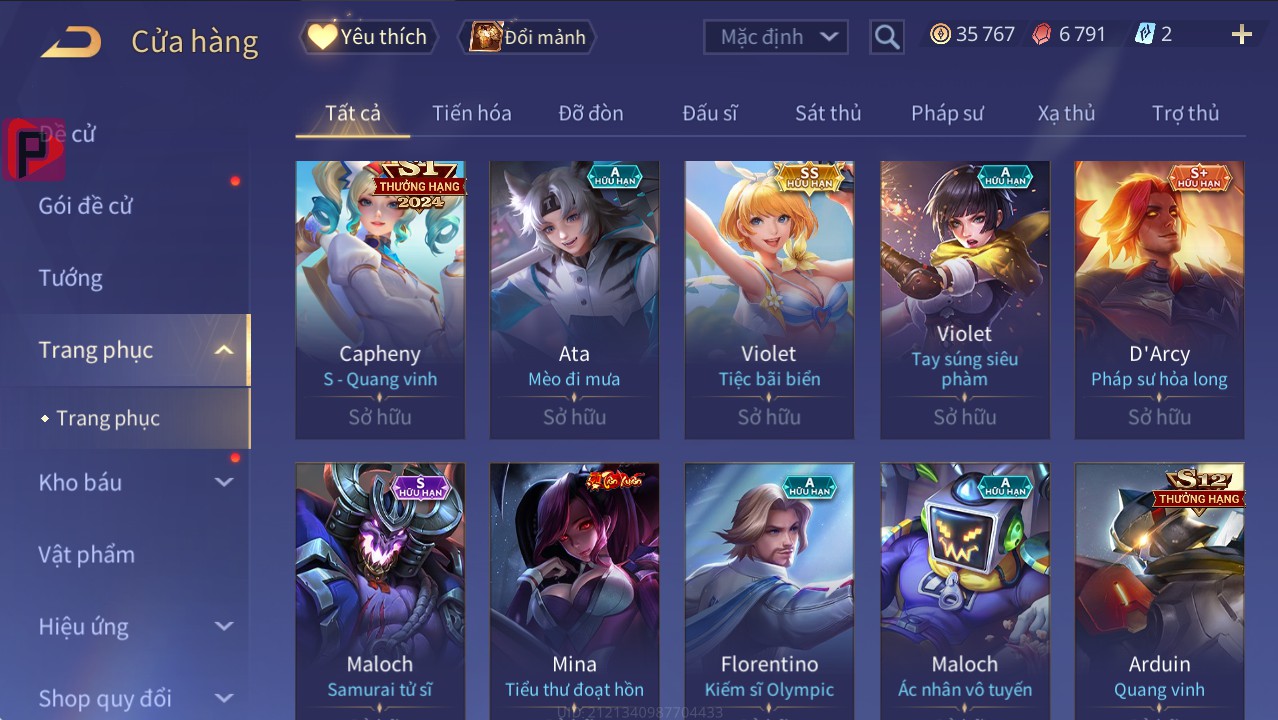The height and width of the screenshot is (720, 1278).
Task: View the Trợ thủ tab
Action: click(1185, 113)
